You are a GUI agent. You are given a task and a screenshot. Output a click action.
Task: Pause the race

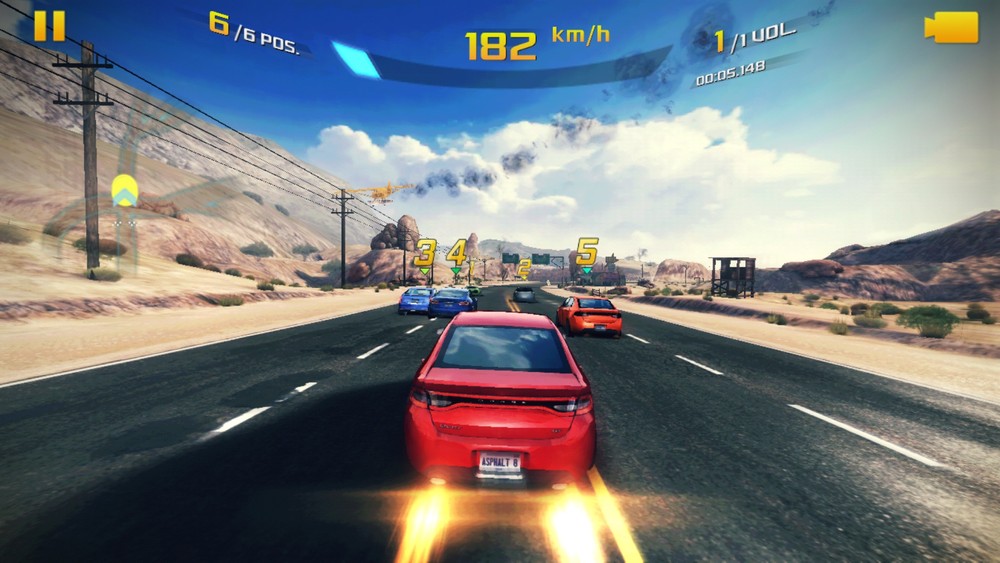point(49,26)
